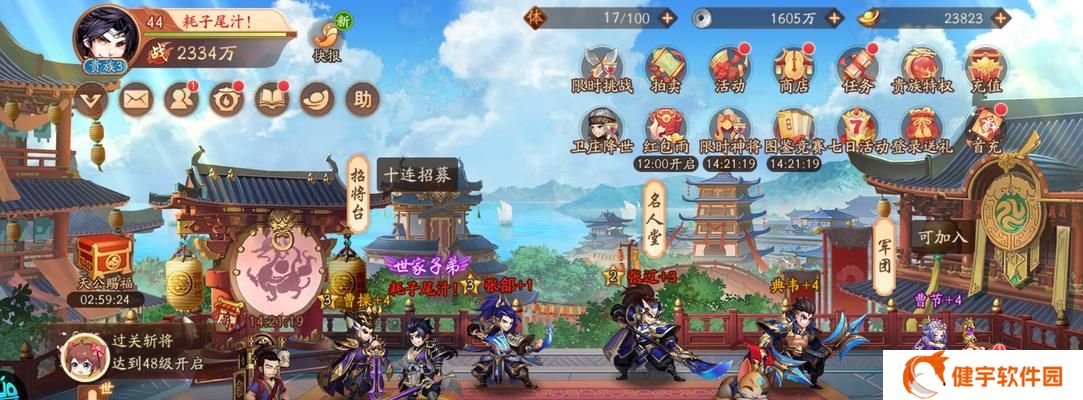
Task: Open the 限时挑战 timed challenge
Action: [602, 70]
